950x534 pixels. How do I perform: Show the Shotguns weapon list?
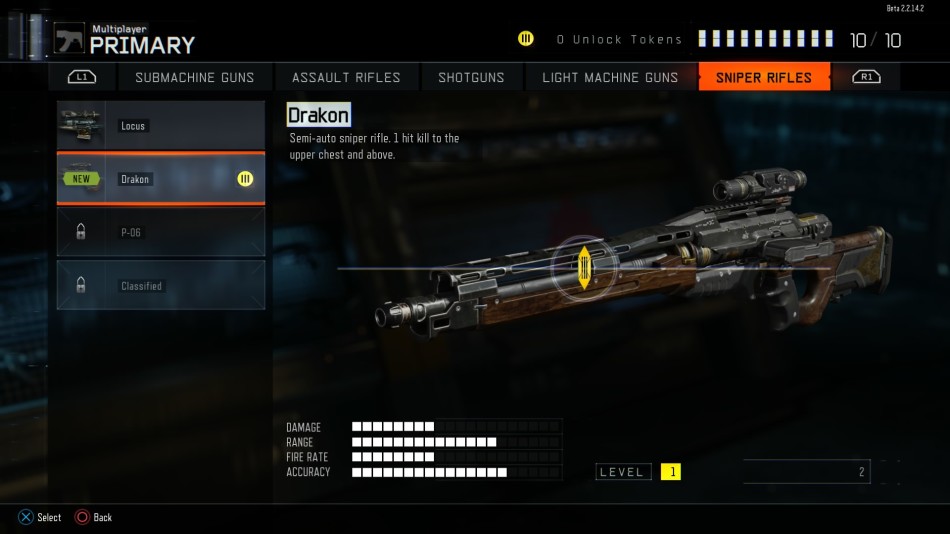[471, 77]
